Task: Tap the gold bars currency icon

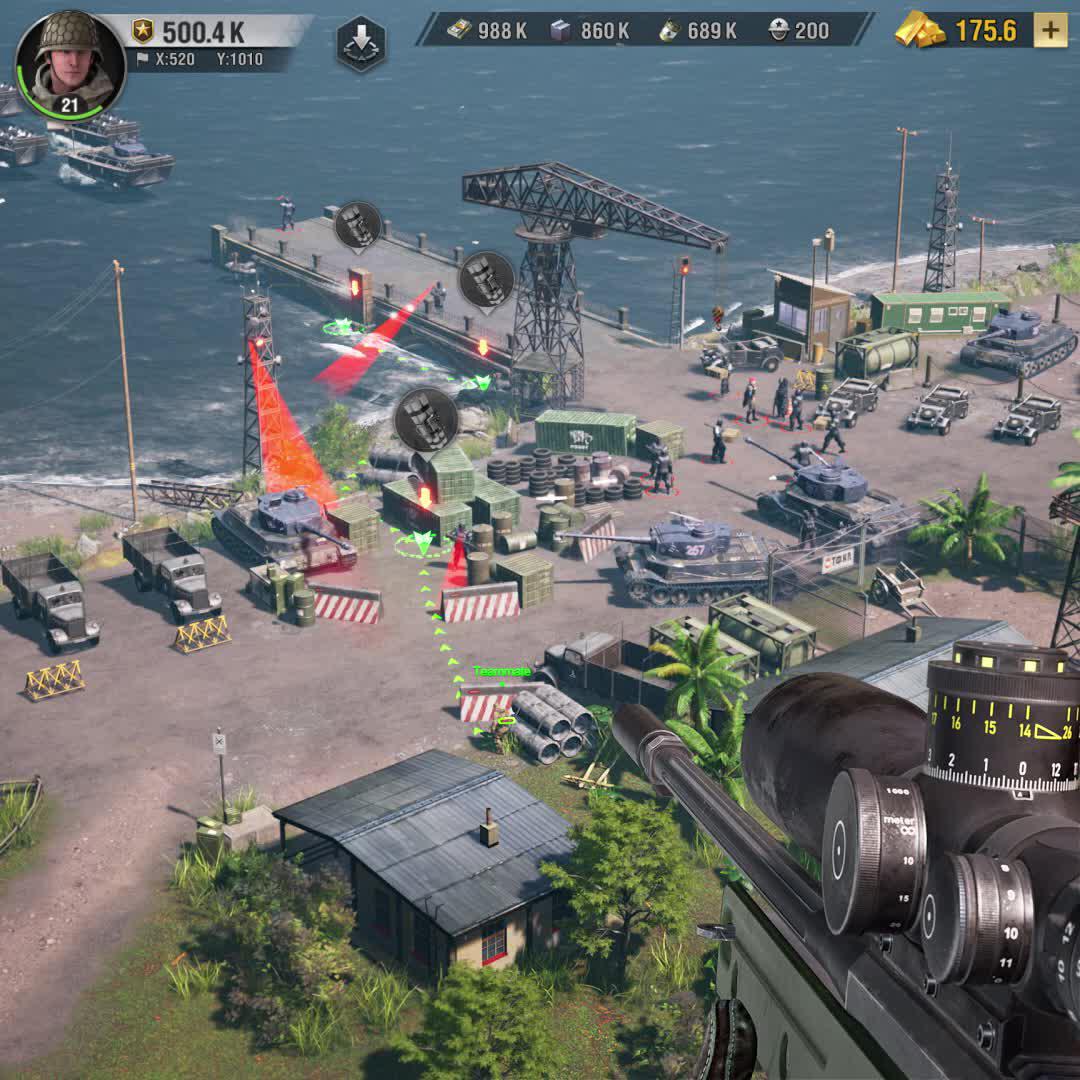Action: click(x=919, y=31)
